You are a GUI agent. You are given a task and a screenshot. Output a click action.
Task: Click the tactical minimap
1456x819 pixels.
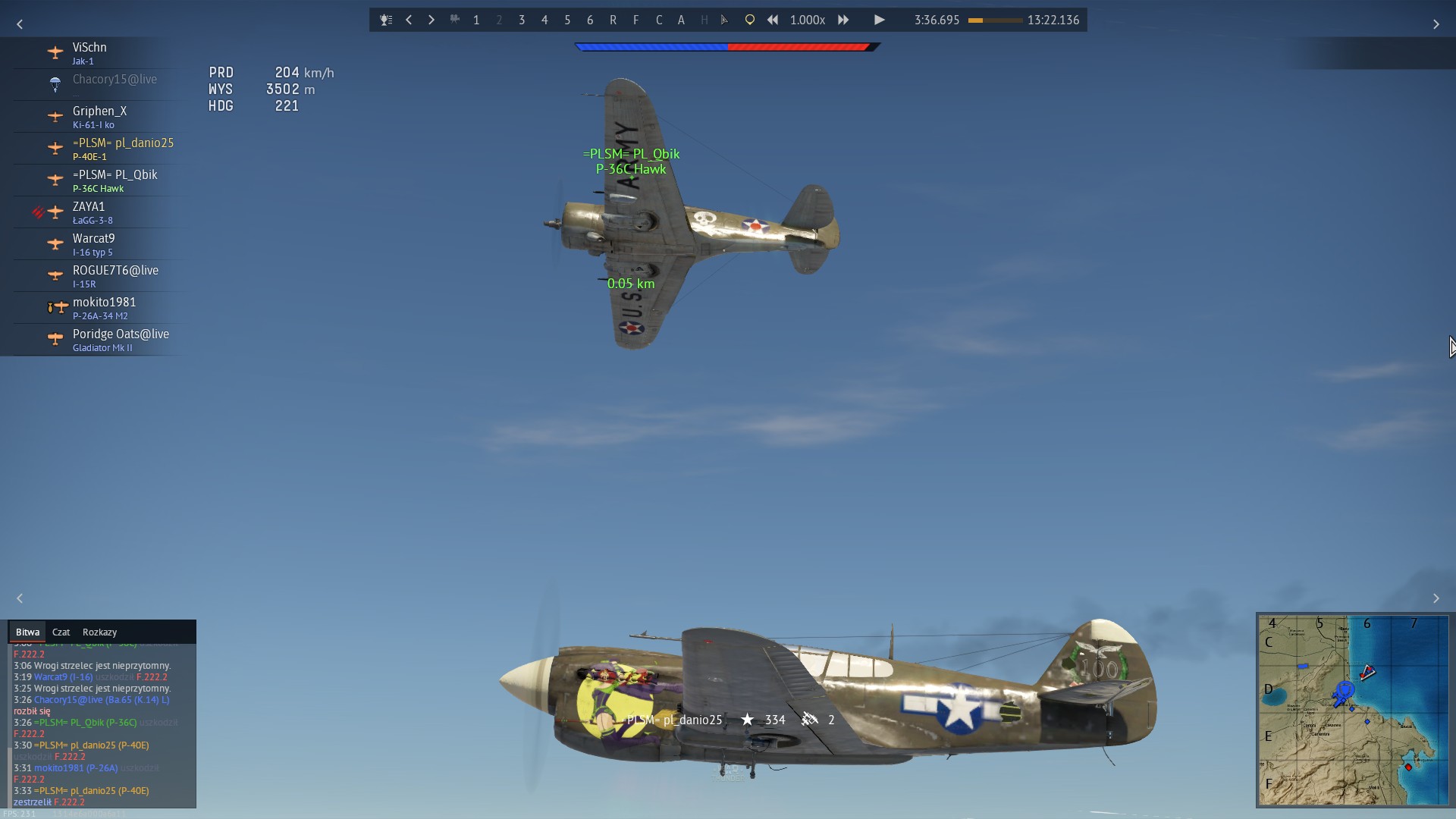pyautogui.click(x=1352, y=710)
